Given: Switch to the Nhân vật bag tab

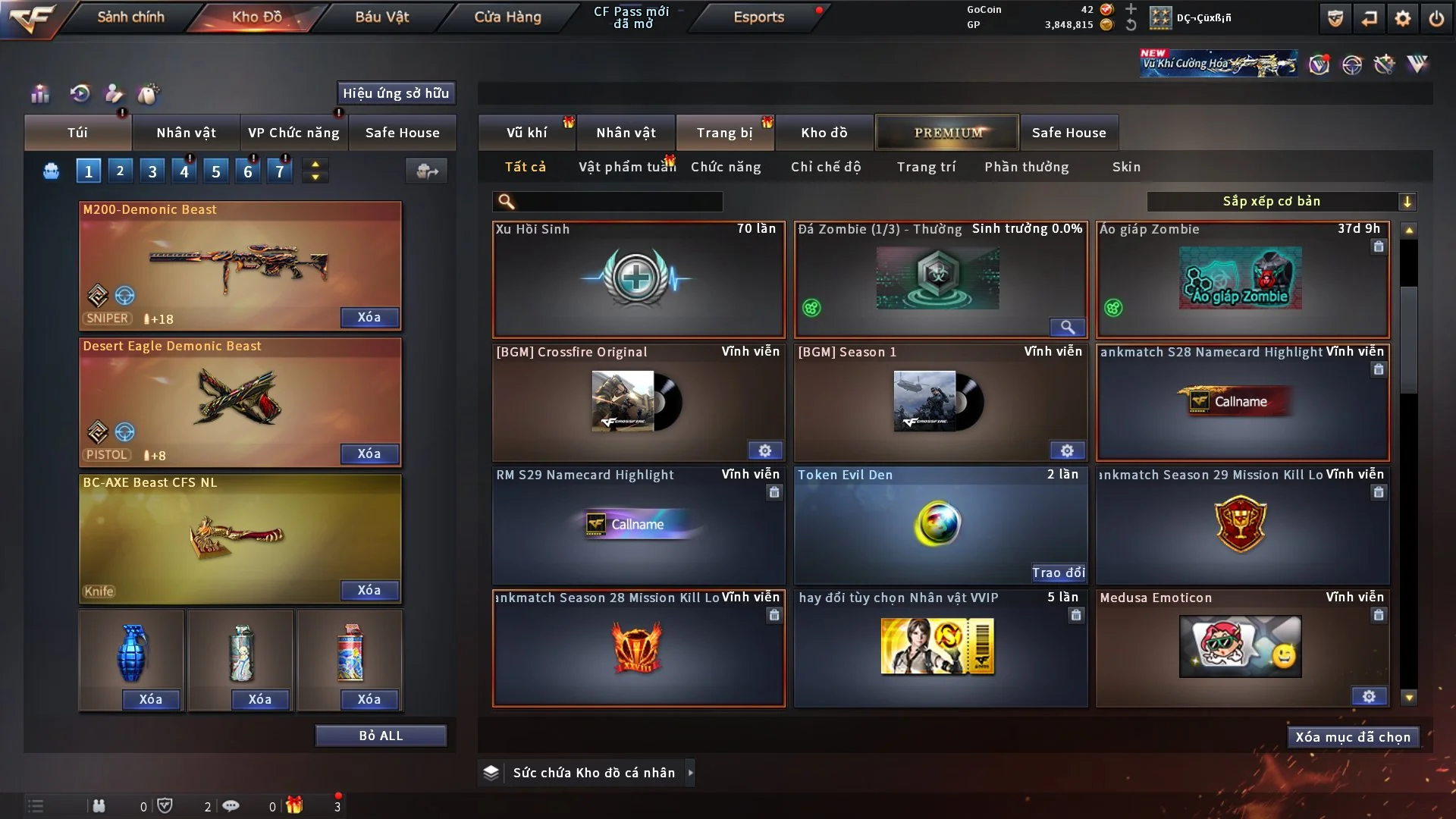Looking at the screenshot, I should [186, 133].
